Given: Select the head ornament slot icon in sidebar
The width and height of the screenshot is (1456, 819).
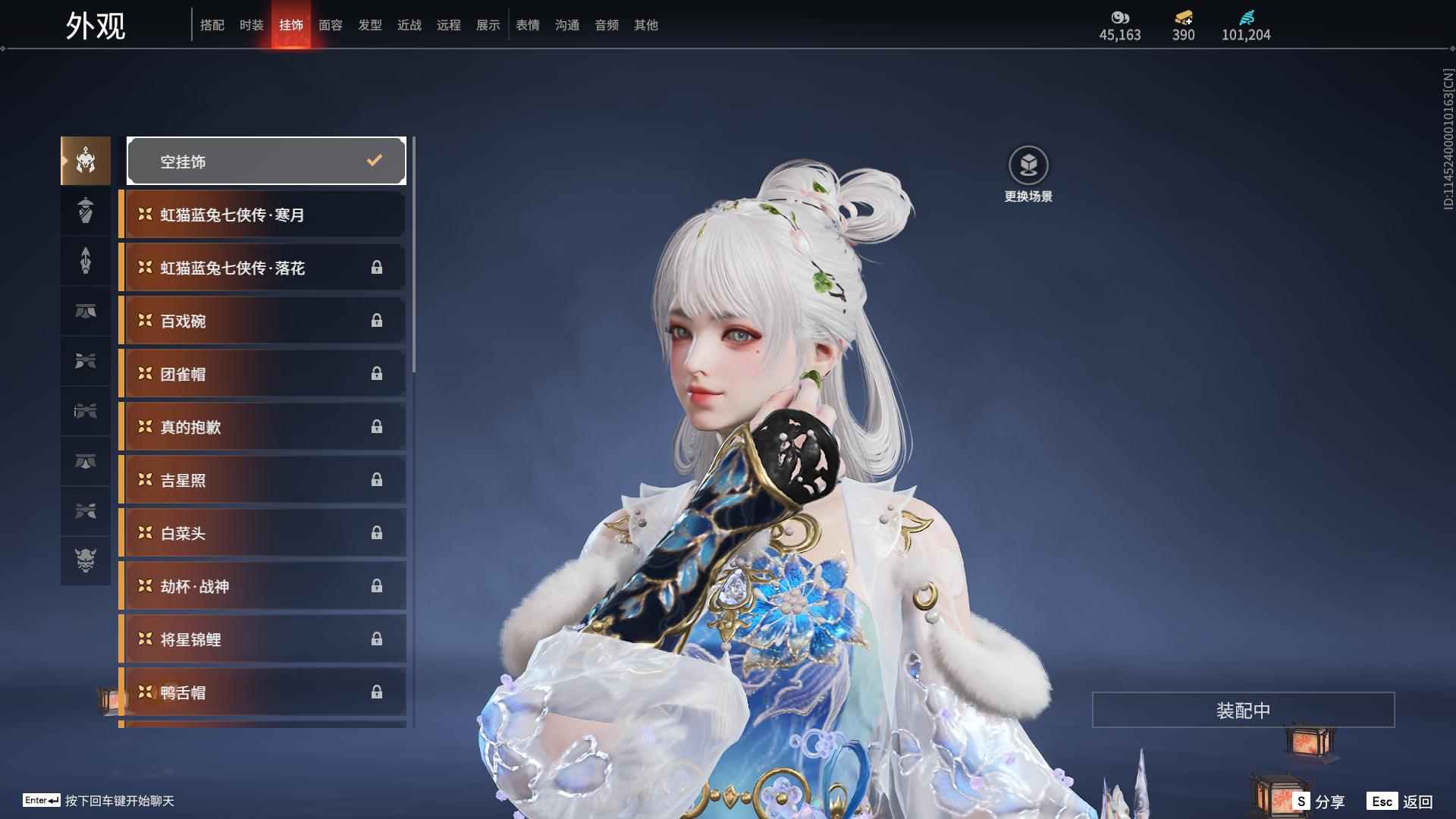Looking at the screenshot, I should (x=86, y=161).
